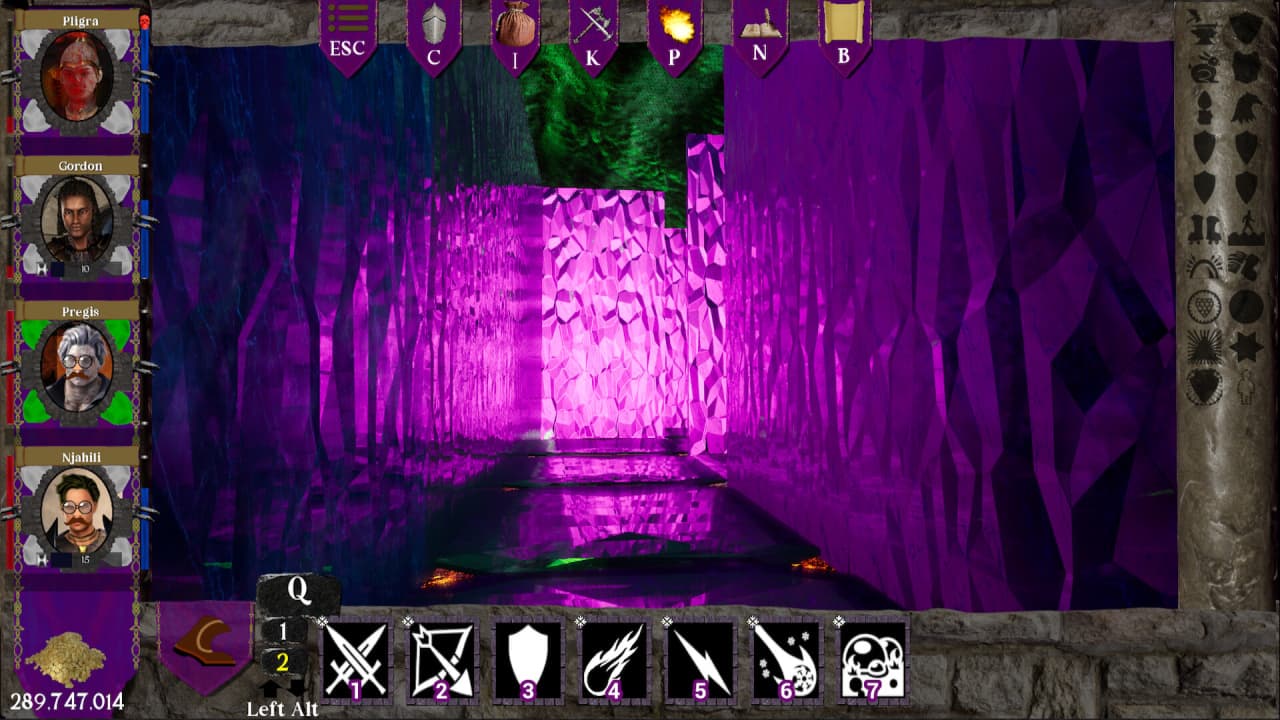Open the skills crossed-weapons banner
This screenshot has height=720, width=1280.
pos(593,34)
